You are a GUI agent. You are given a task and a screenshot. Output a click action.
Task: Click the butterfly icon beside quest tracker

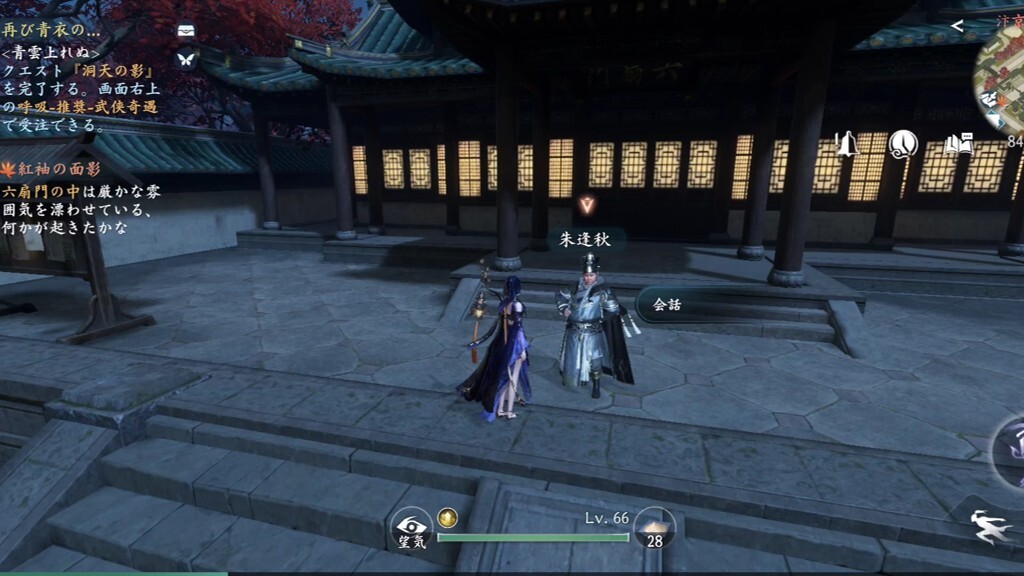[186, 58]
